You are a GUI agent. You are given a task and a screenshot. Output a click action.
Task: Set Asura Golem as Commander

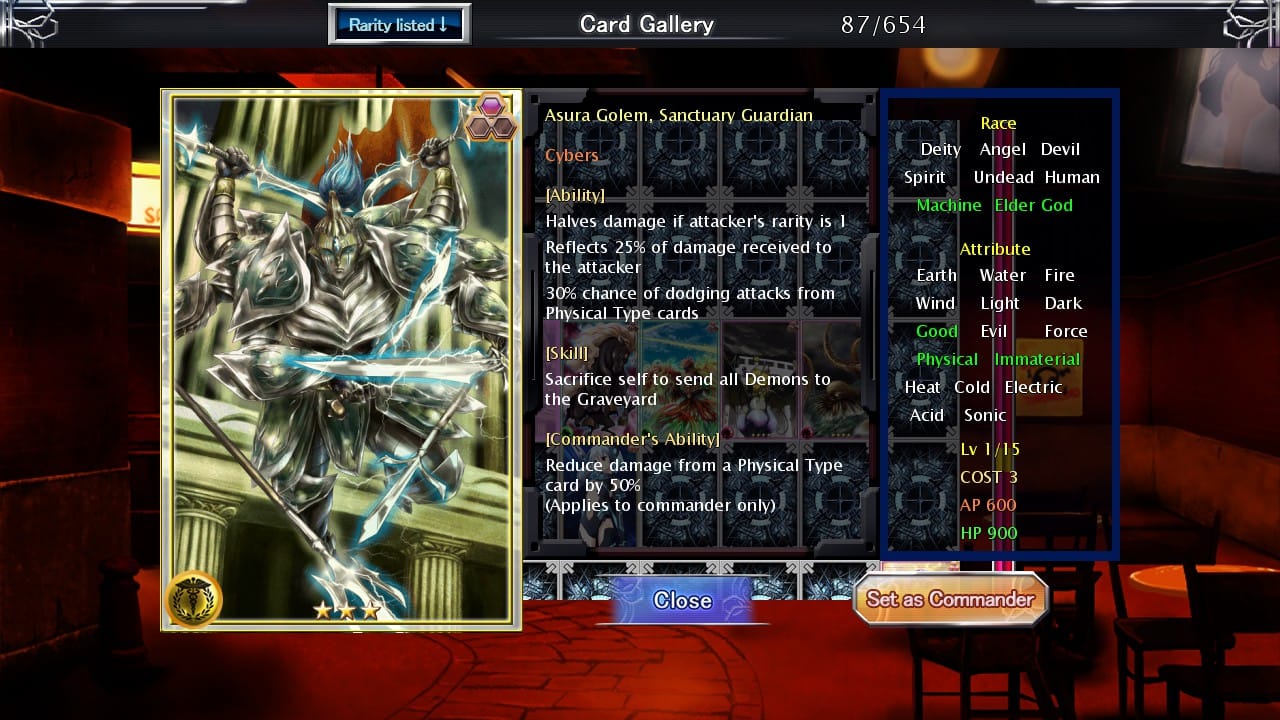pyautogui.click(x=949, y=599)
